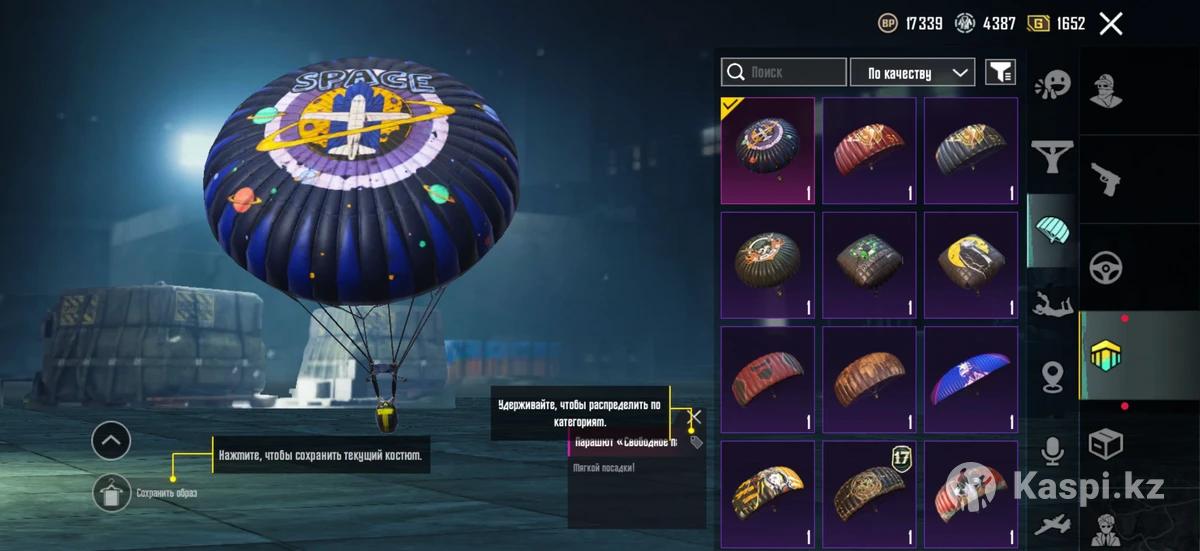1200x551 pixels.
Task: Open the filter button beside the sort dropdown
Action: (x=1000, y=73)
